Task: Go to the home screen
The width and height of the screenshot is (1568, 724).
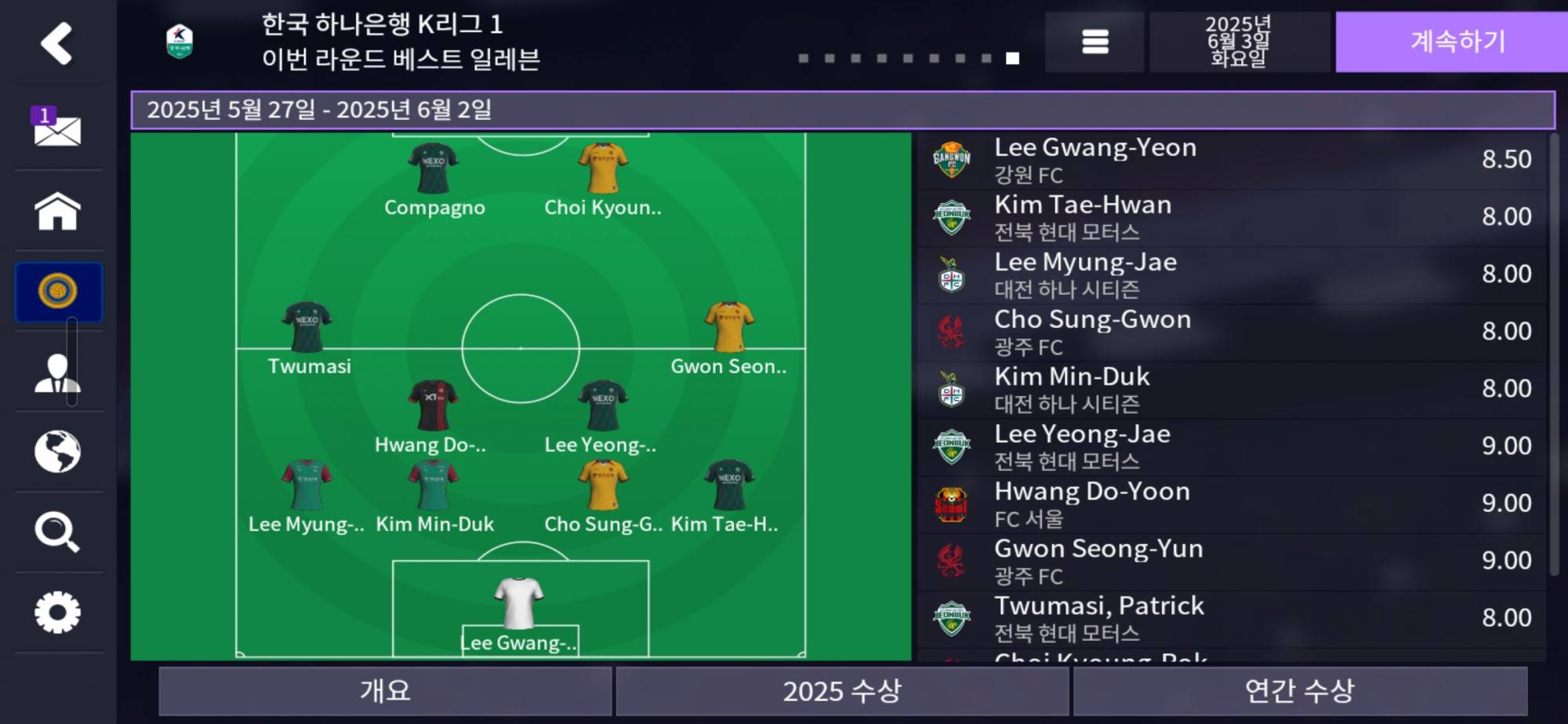Action: [x=57, y=211]
